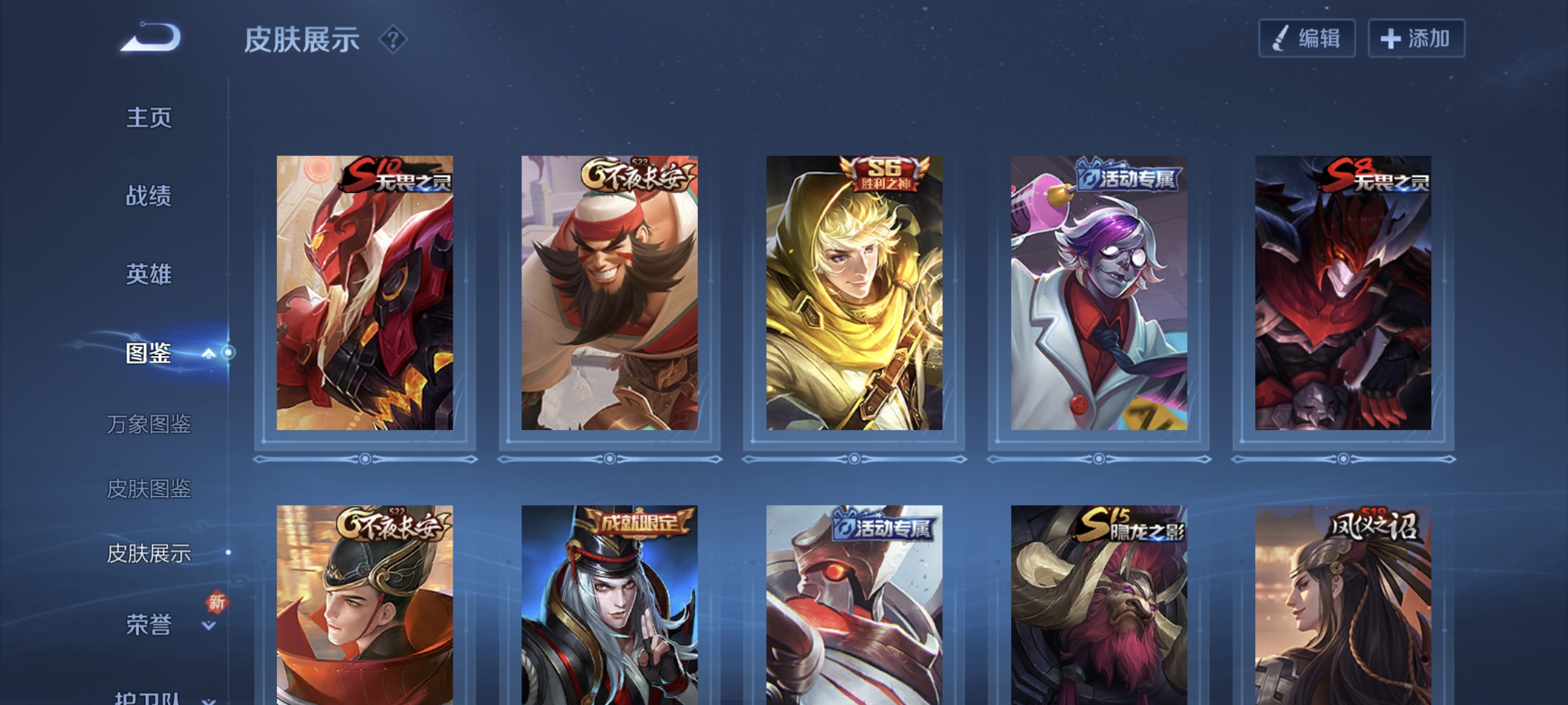1568x705 pixels.
Task: Open 万象图鉴 sub-menu entry
Action: tap(149, 424)
